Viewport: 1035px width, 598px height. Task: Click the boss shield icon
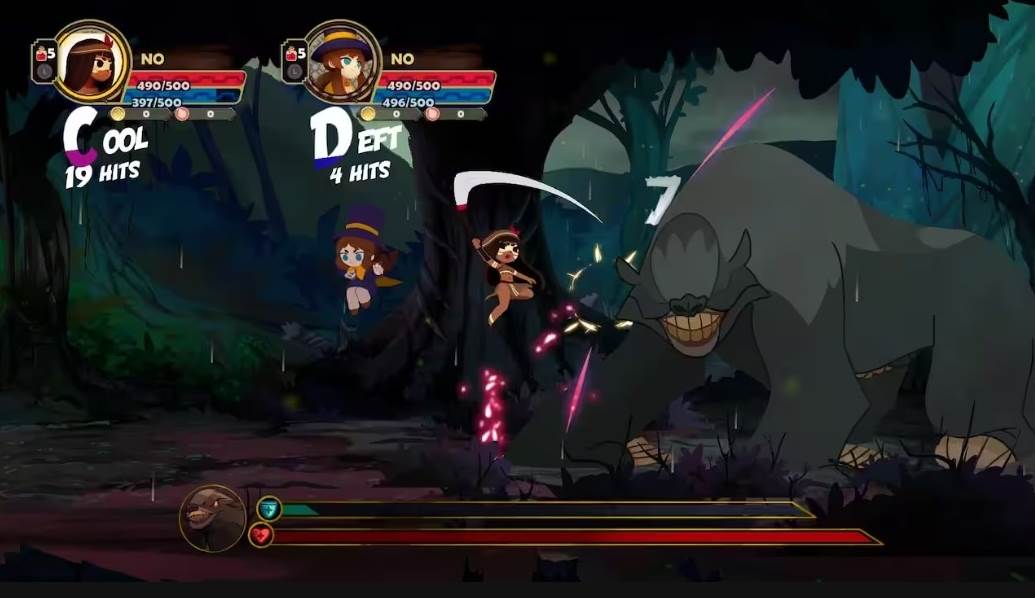268,509
